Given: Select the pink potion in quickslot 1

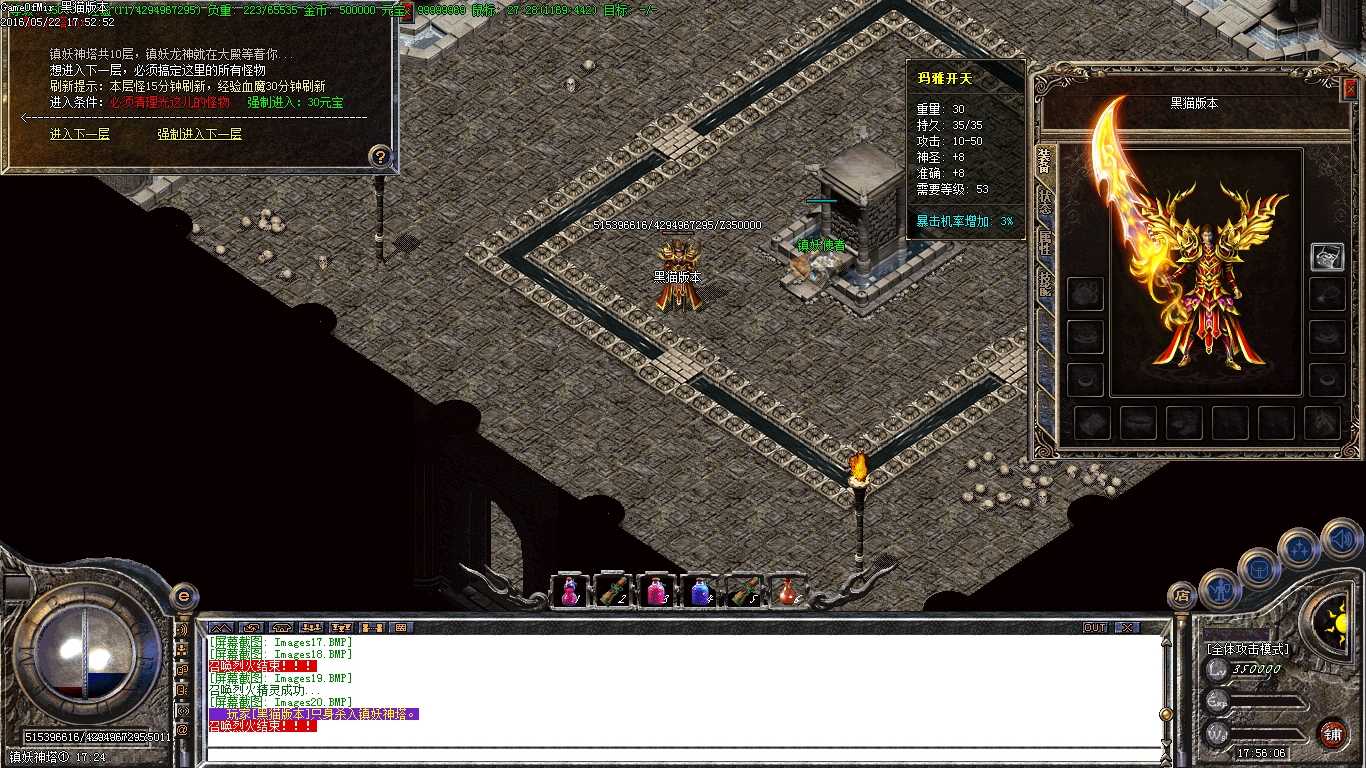Looking at the screenshot, I should click(569, 590).
